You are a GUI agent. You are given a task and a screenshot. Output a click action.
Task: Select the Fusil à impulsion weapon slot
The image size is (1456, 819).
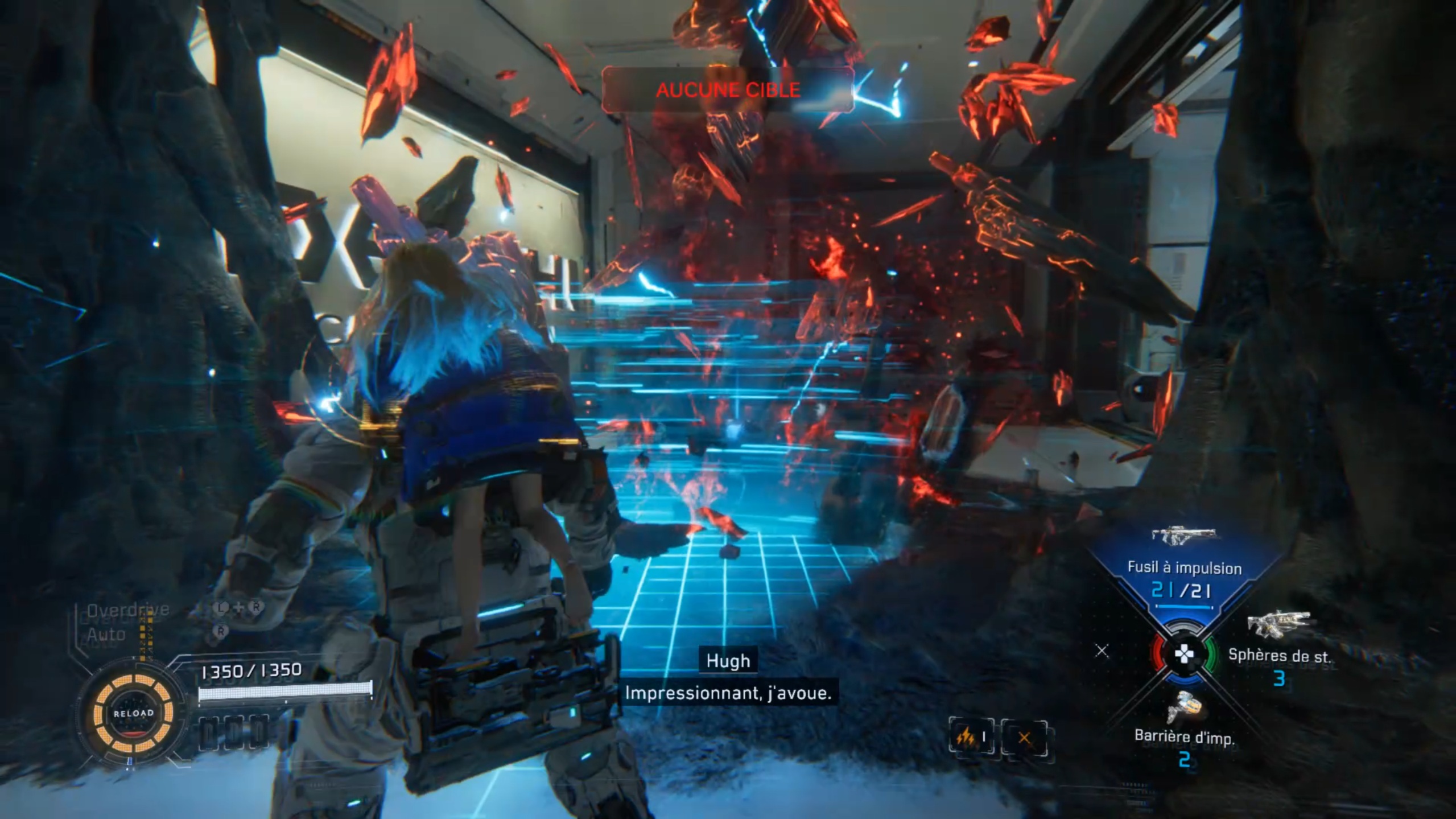pyautogui.click(x=1183, y=568)
